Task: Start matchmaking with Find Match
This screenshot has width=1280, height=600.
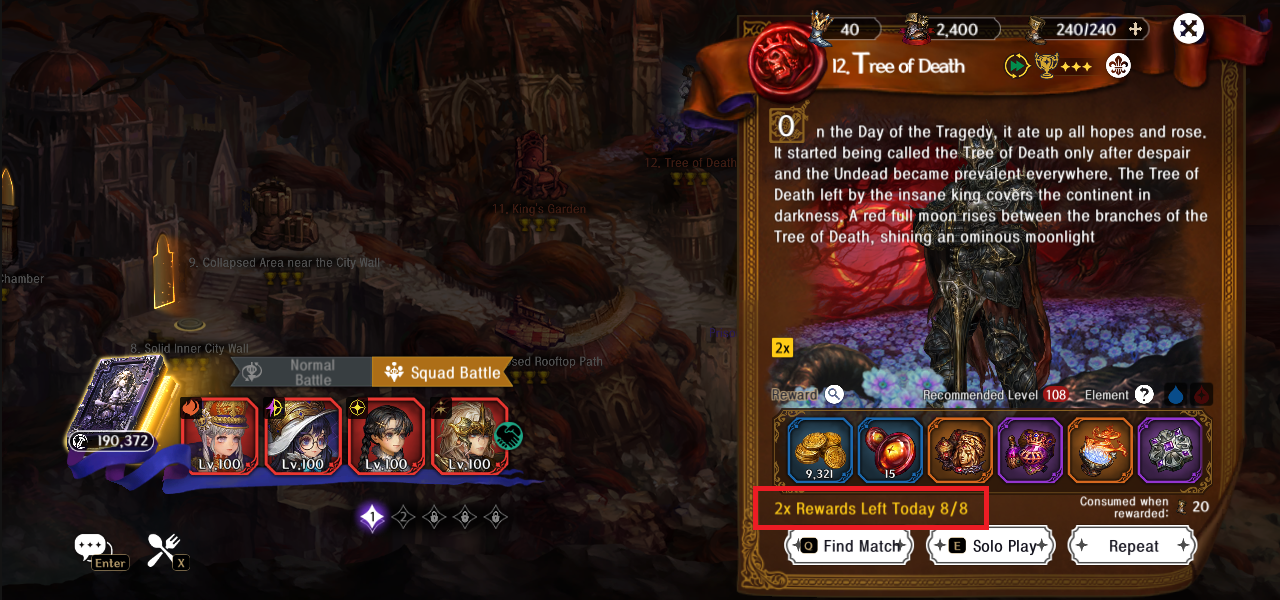Action: click(849, 546)
